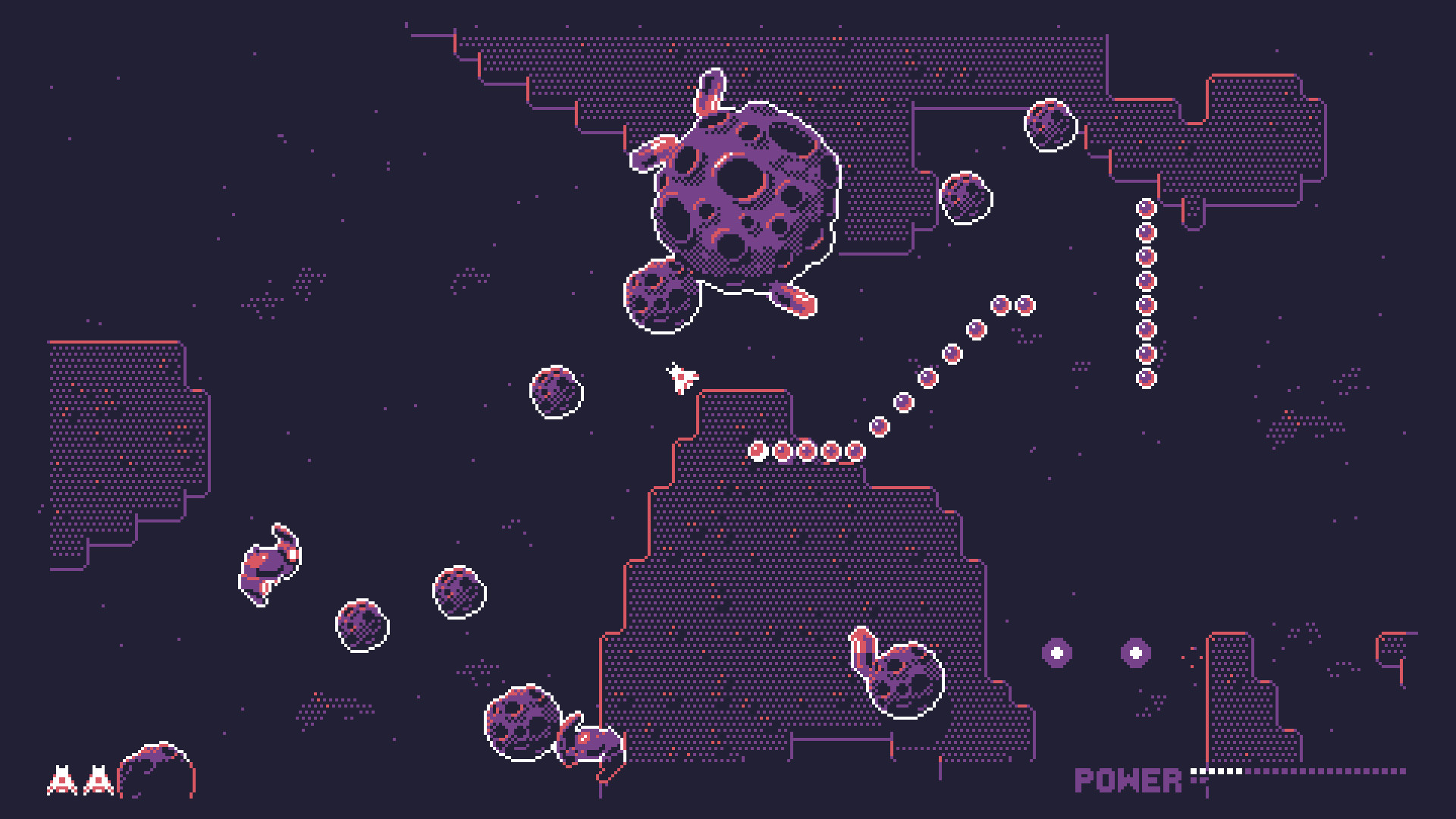Toggle the right power-up orb
Screen dimensions: 1456x819
pyautogui.click(x=1134, y=652)
